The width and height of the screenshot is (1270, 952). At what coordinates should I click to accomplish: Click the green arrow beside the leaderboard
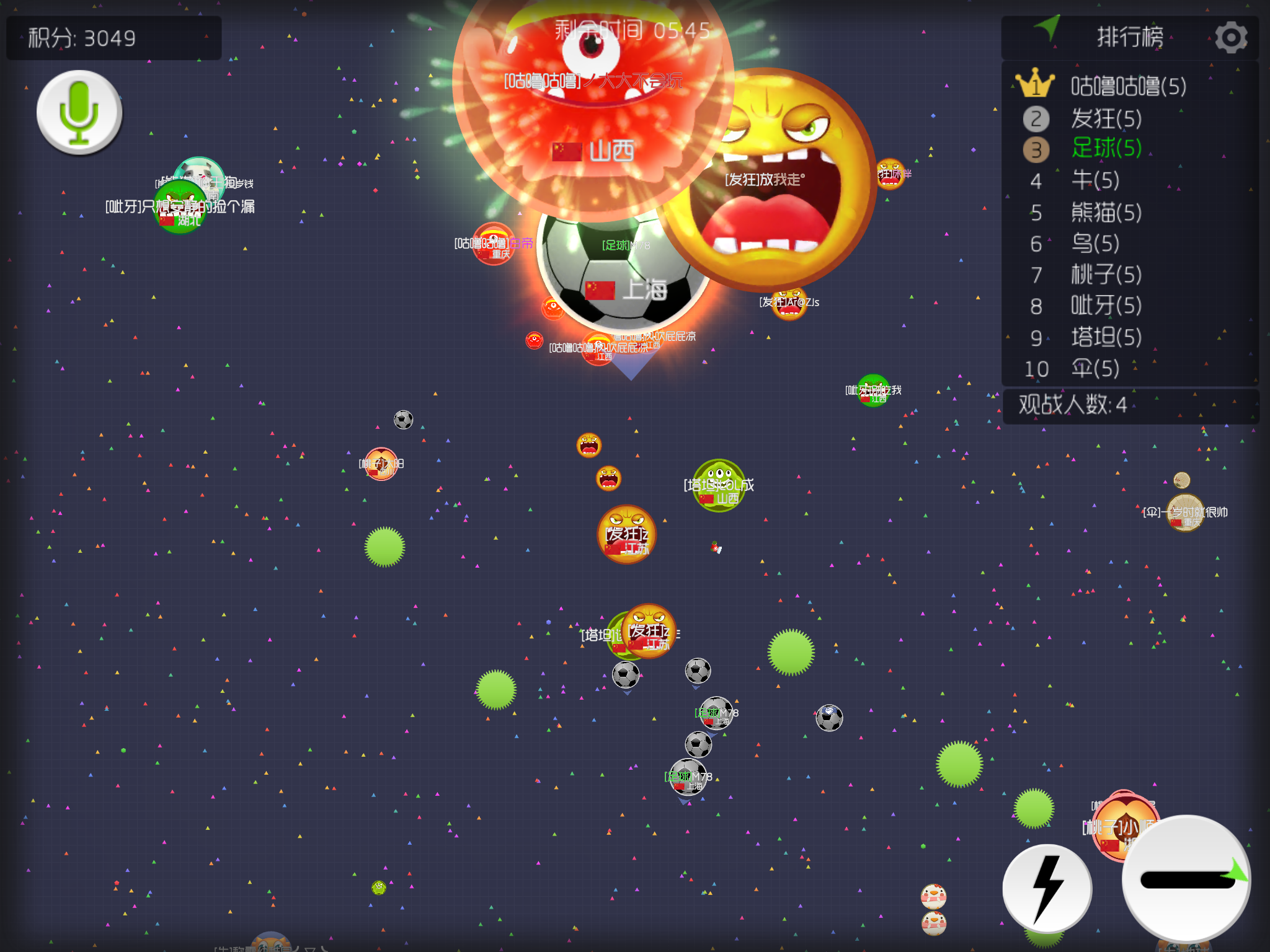[1048, 27]
